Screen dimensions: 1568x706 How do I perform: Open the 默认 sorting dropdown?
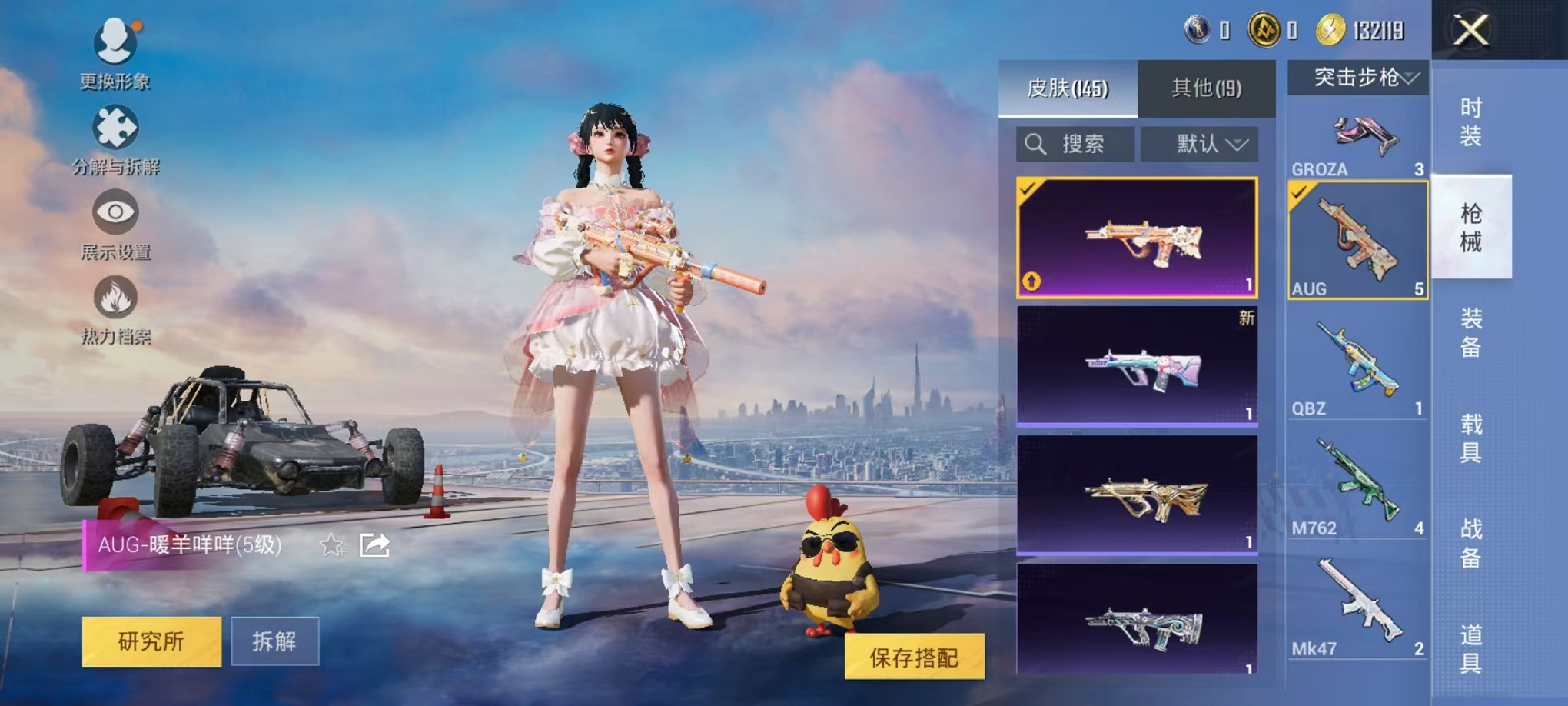click(1198, 143)
